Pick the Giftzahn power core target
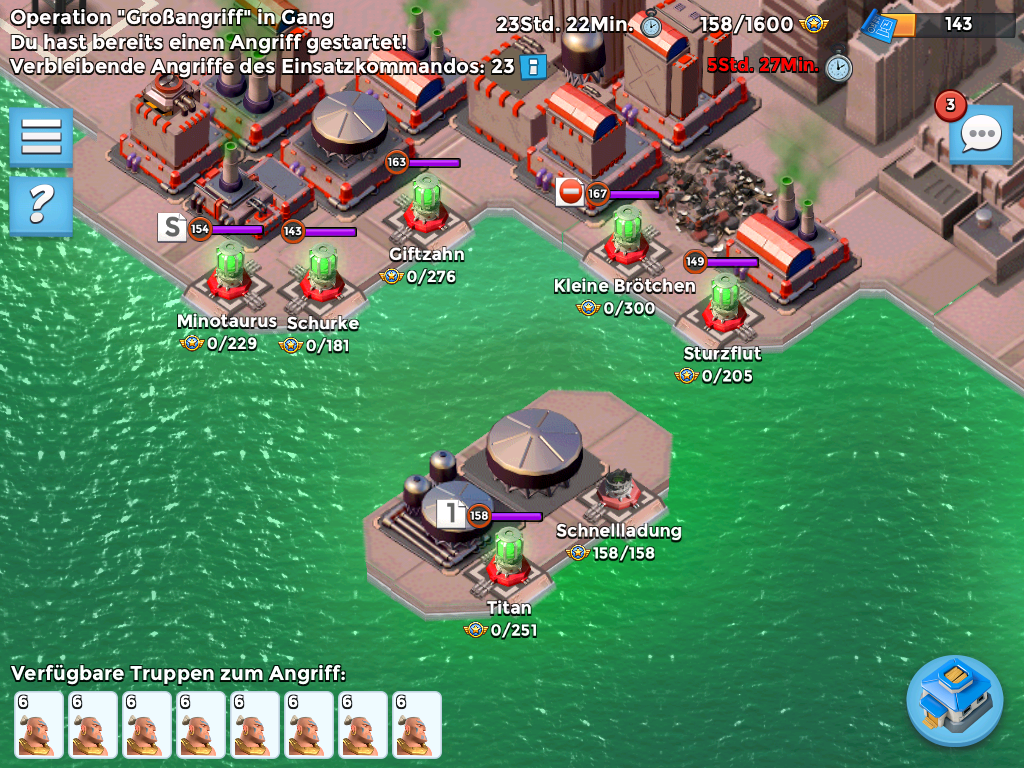1024x768 pixels. pos(427,204)
